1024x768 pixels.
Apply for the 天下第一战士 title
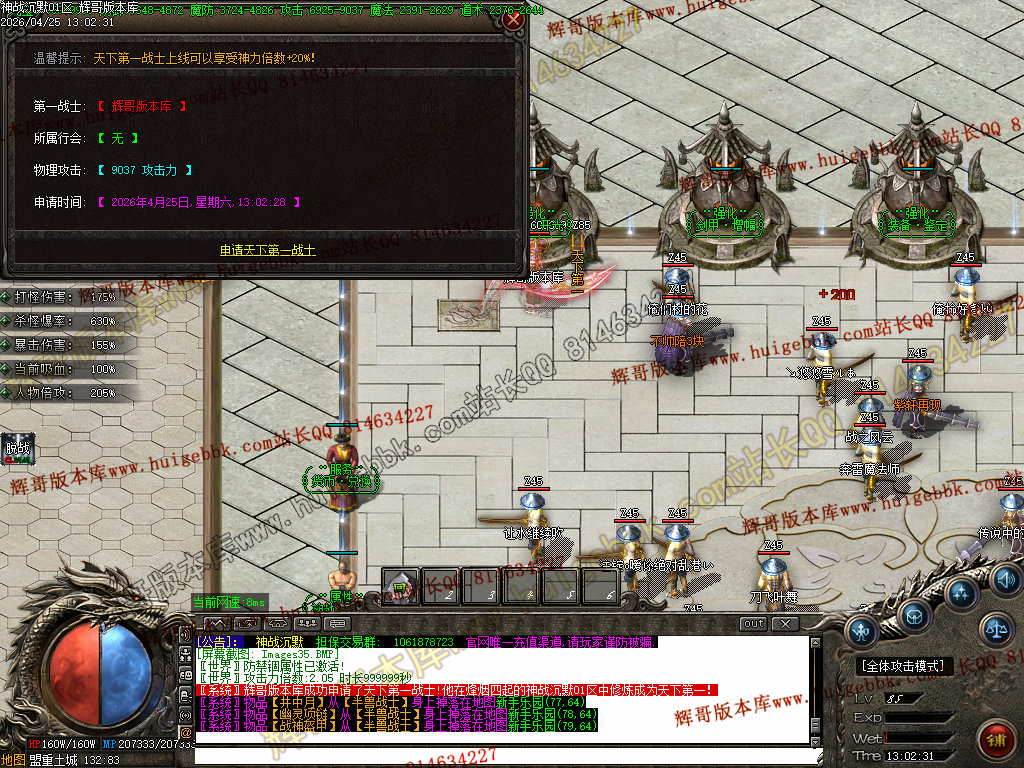[x=268, y=250]
